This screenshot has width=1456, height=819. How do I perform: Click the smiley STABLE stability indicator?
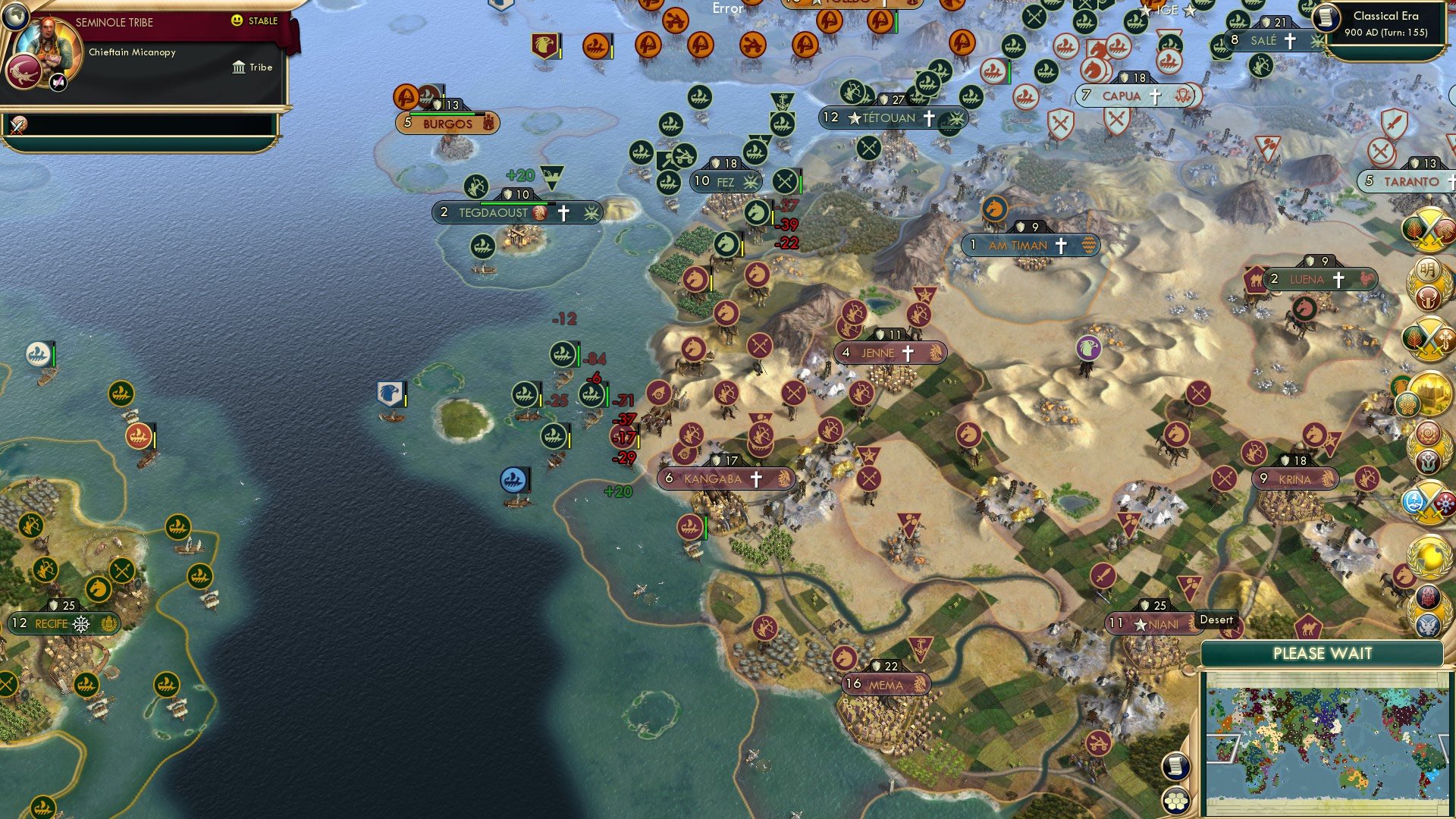(239, 22)
